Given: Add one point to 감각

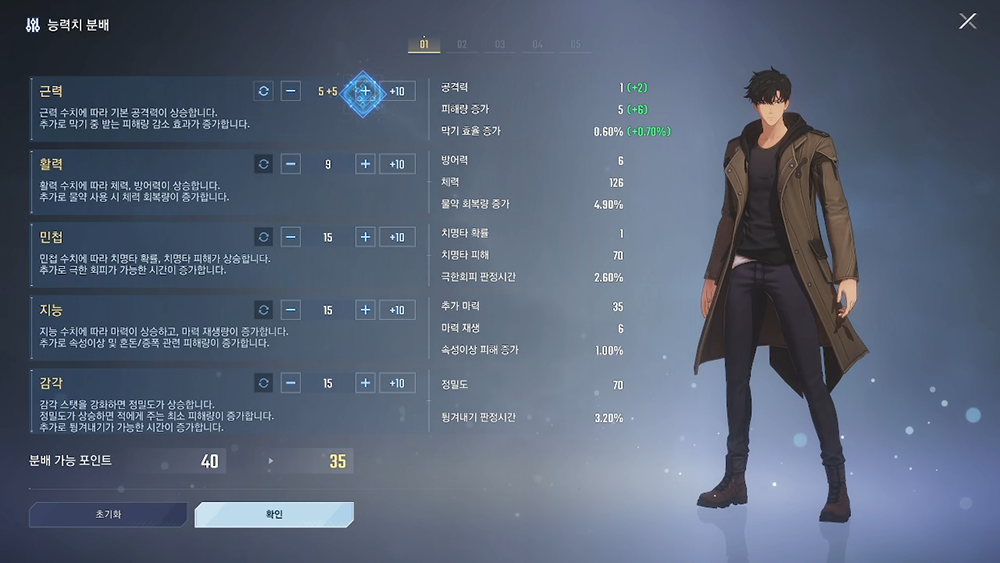Looking at the screenshot, I should 366,383.
